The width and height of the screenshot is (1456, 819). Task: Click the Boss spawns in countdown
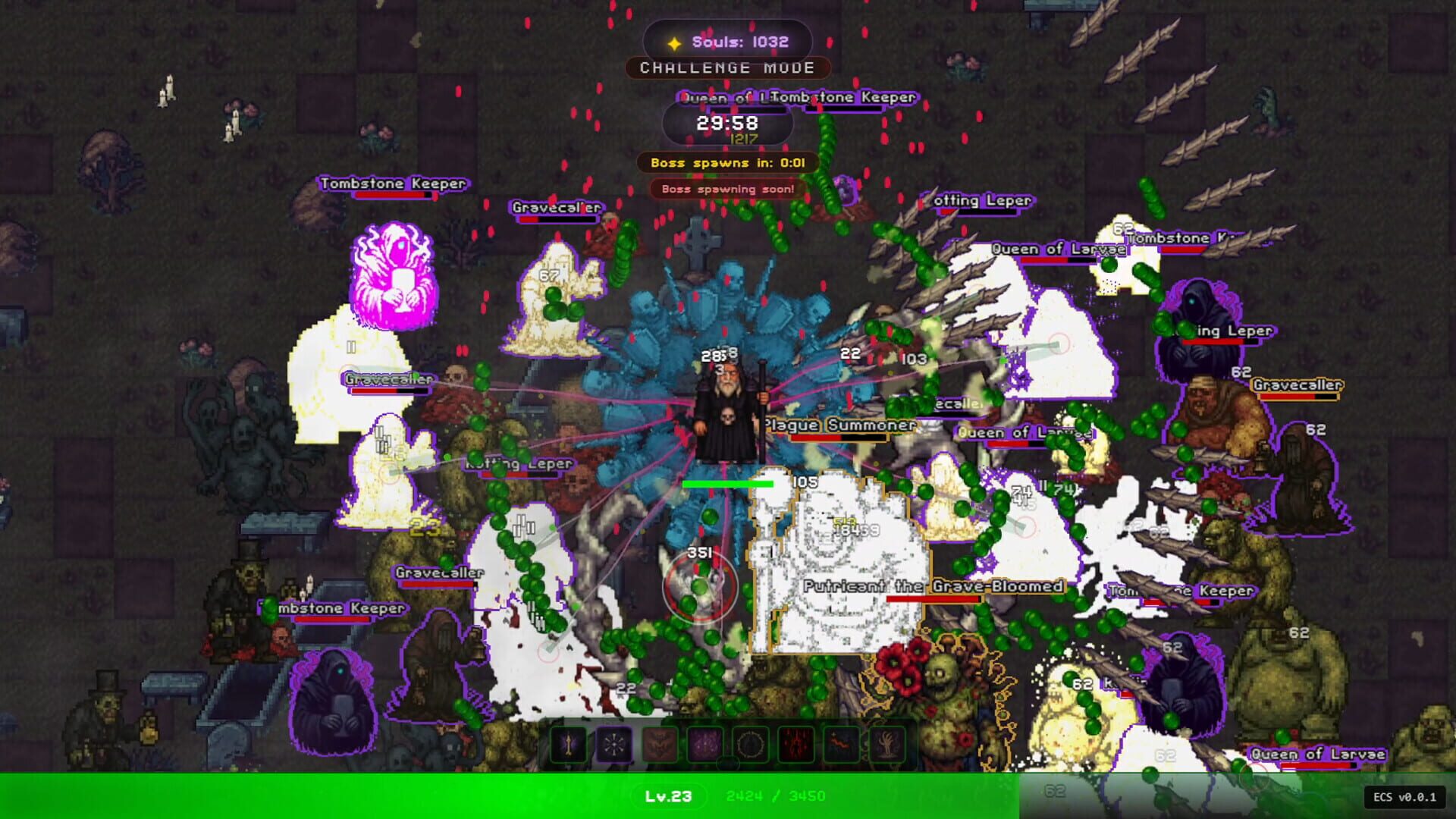coord(726,162)
